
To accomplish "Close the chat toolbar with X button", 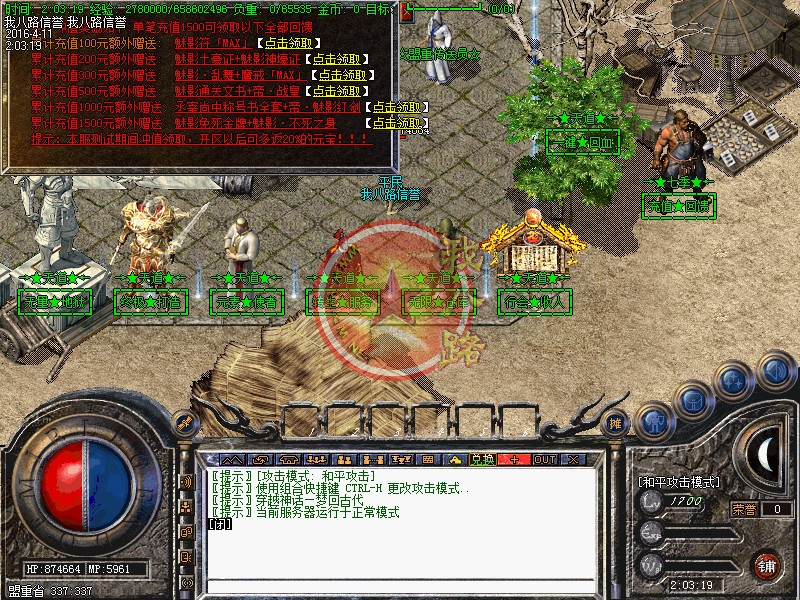I will [574, 459].
